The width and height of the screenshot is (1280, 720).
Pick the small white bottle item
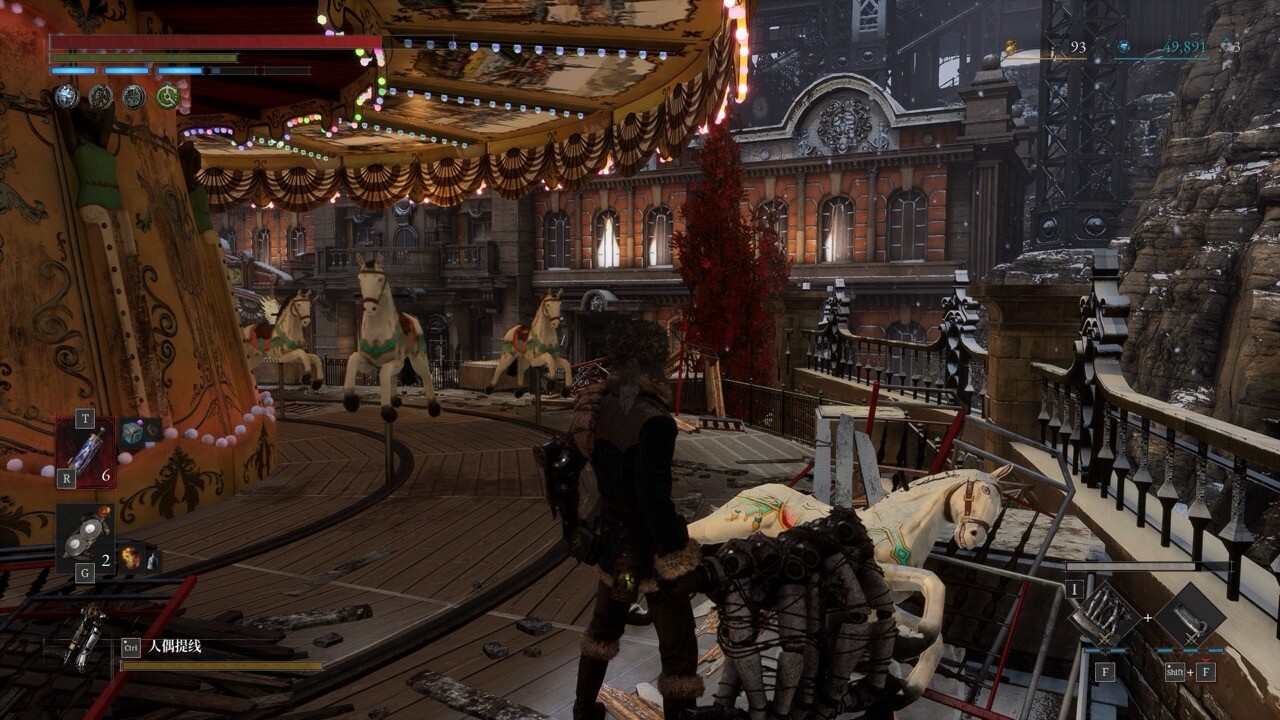[x=151, y=560]
